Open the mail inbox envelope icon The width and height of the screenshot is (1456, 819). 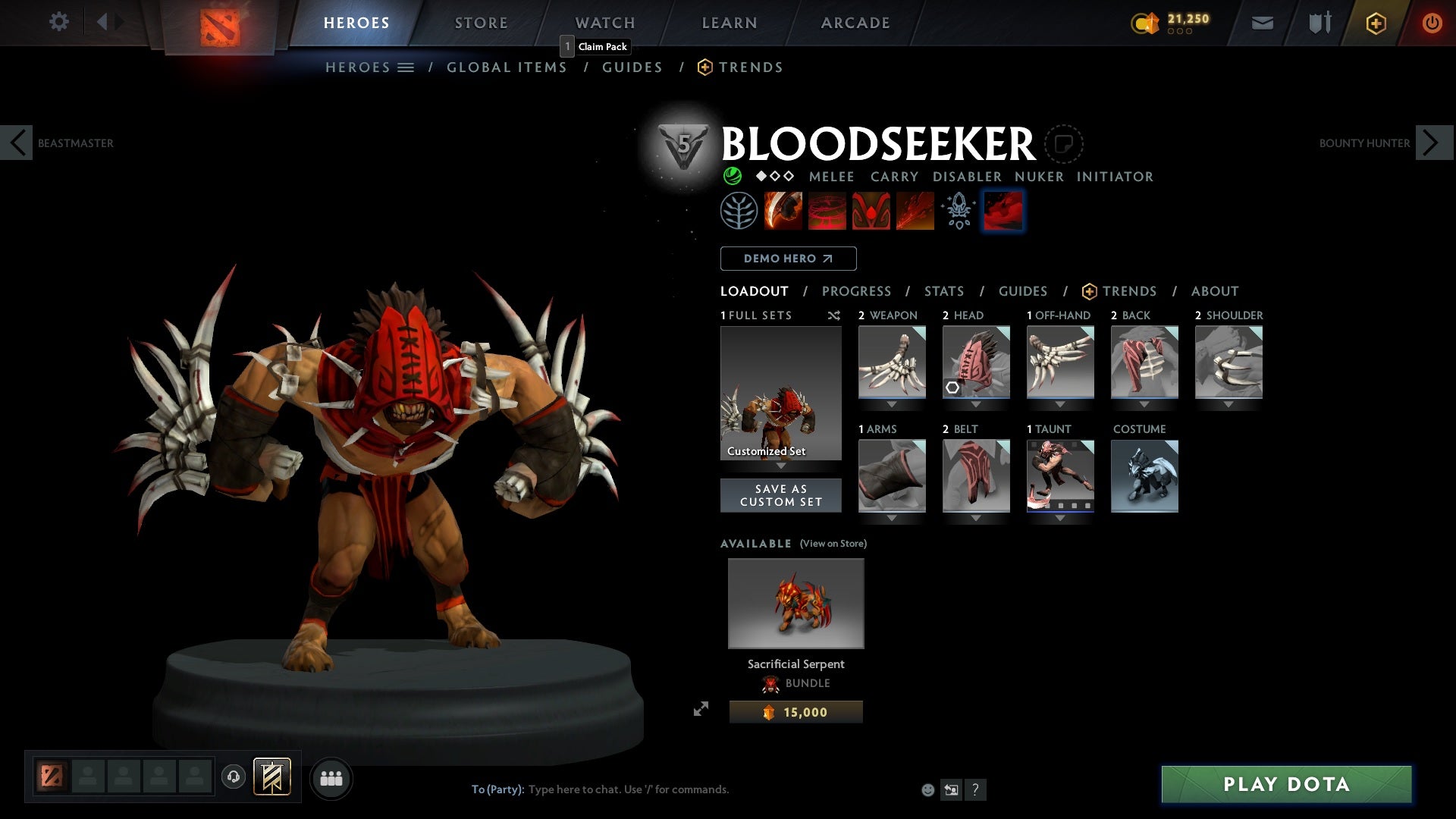coord(1263,23)
